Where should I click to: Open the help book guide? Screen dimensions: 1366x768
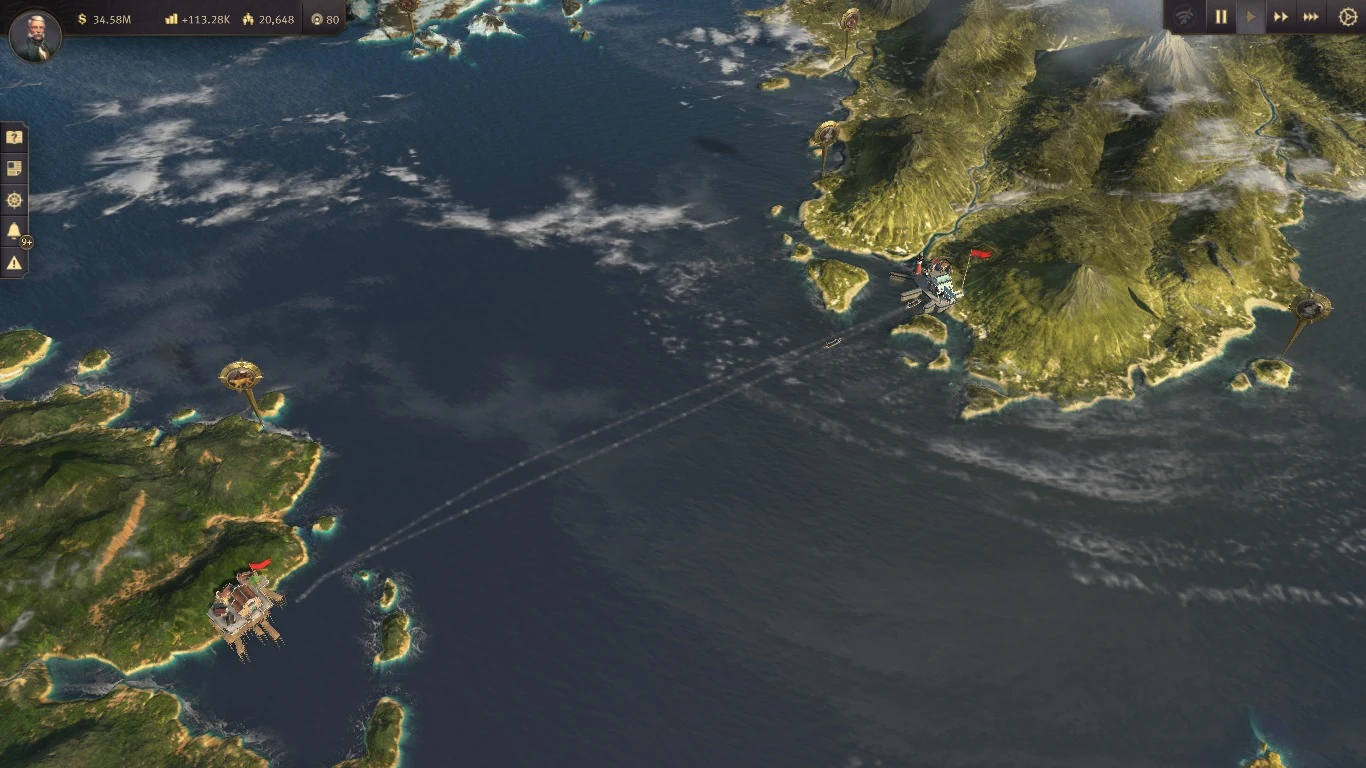coord(13,136)
